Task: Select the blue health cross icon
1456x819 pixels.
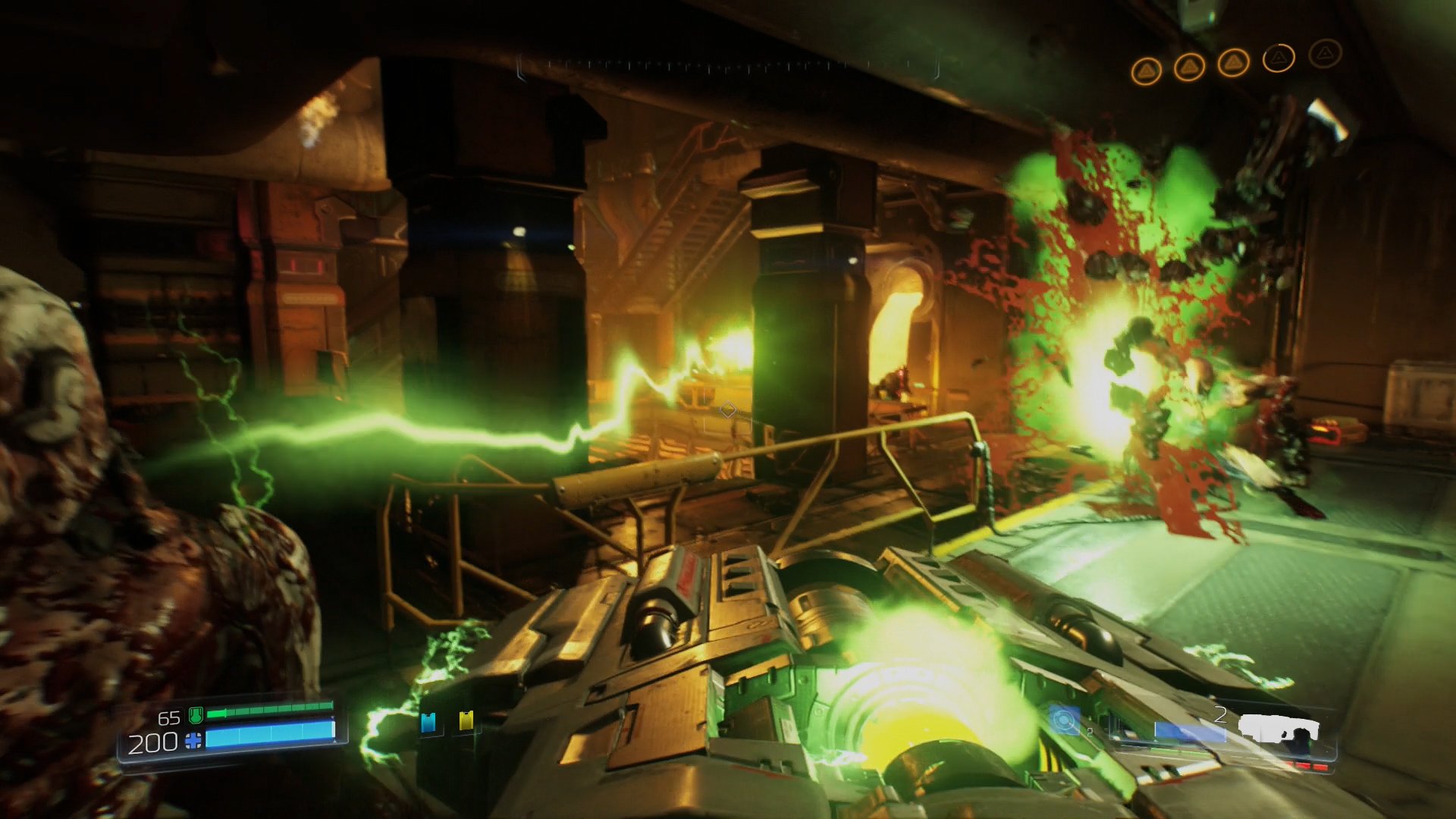Action: 193,742
